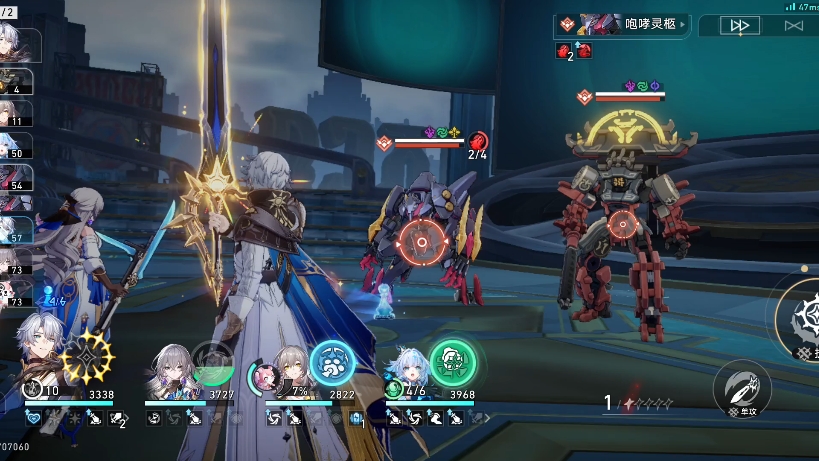Viewport: 819px width, 461px height.
Task: Enable auto-battle mode
Action: coord(794,26)
